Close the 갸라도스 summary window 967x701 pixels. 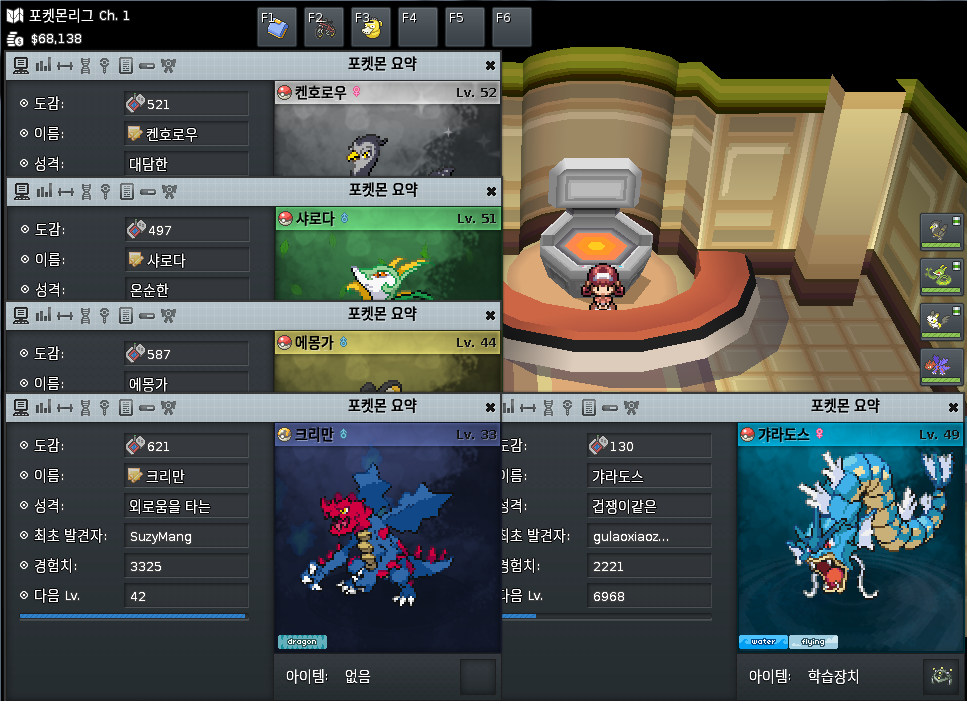pyautogui.click(x=953, y=407)
